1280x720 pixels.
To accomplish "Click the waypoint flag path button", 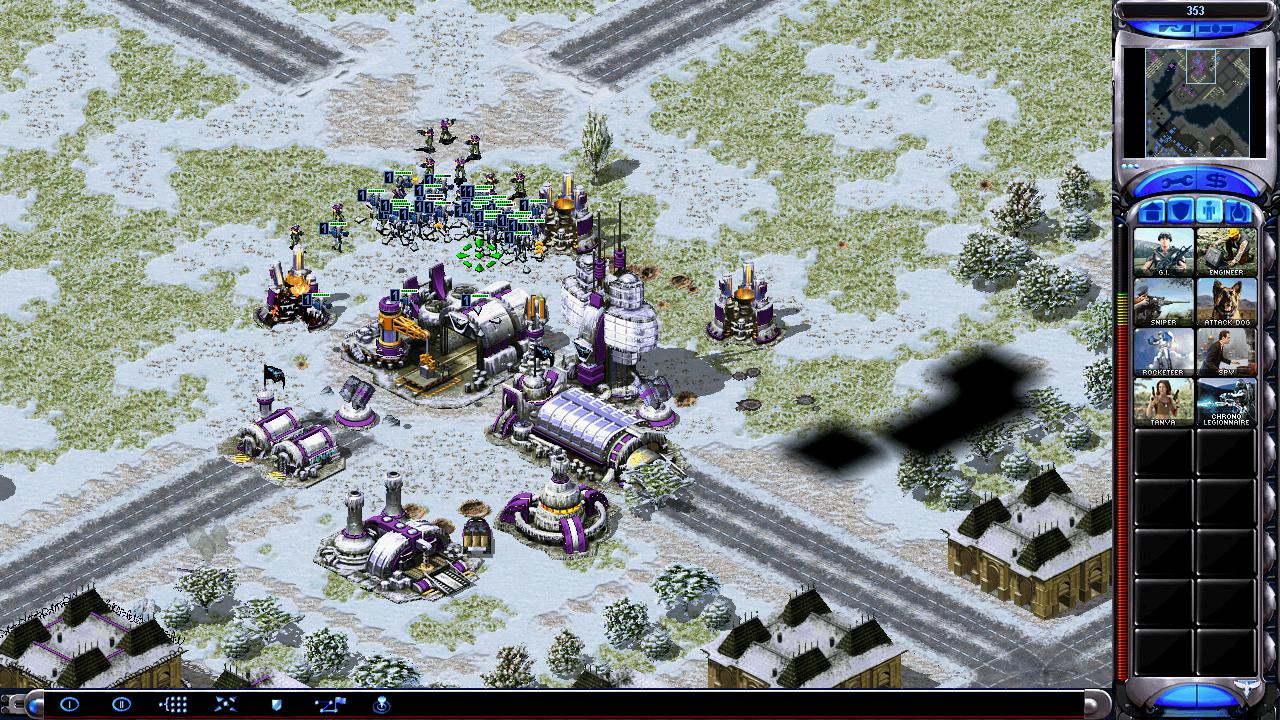I will click(329, 704).
